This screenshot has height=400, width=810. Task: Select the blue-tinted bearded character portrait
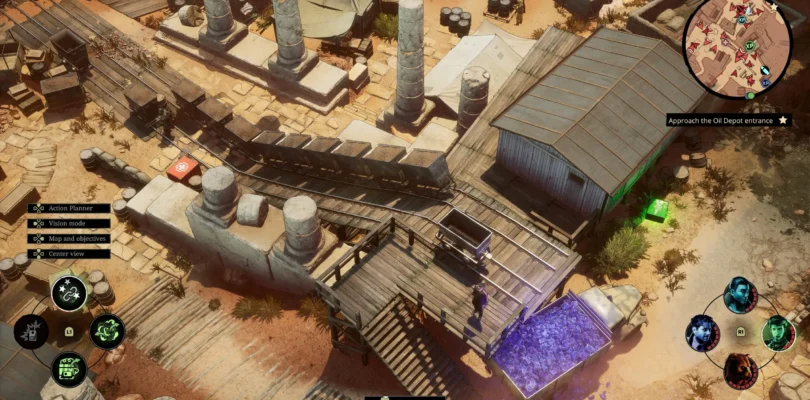704,332
